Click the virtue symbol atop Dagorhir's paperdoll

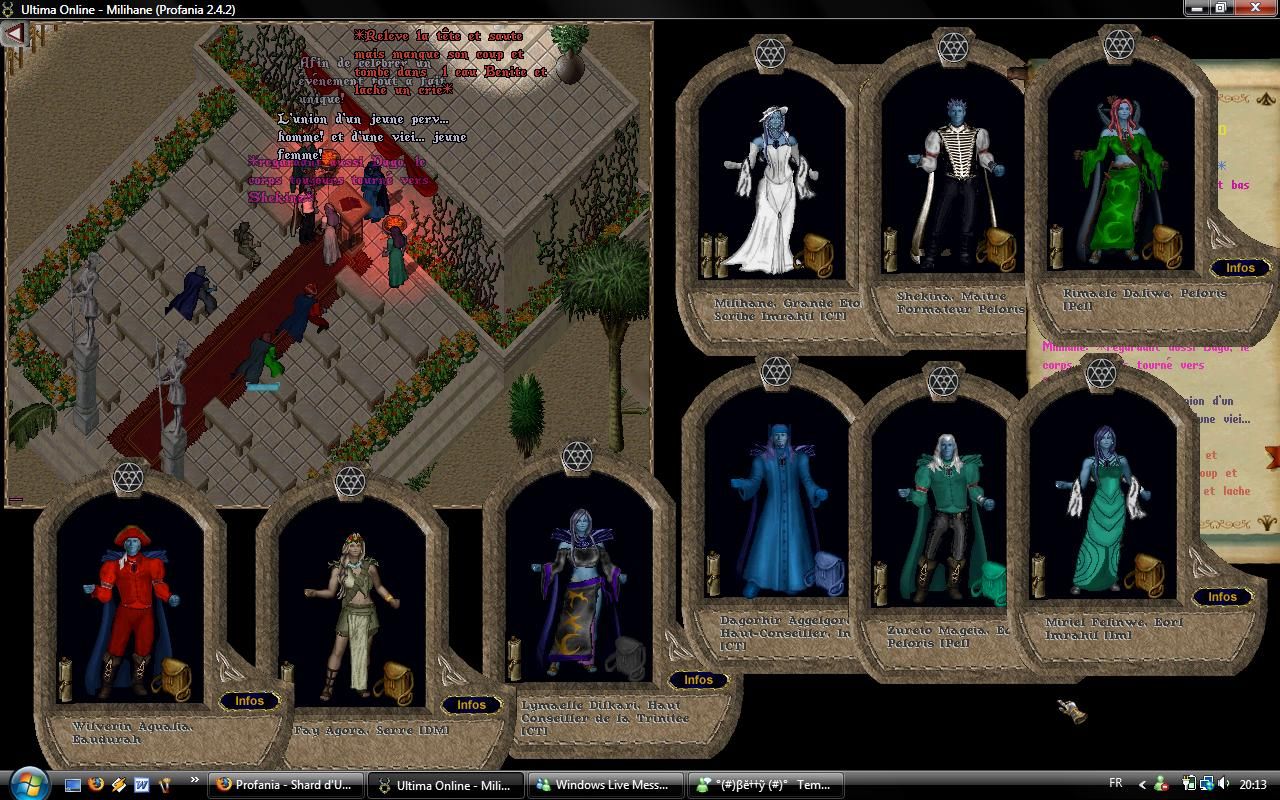tap(776, 373)
